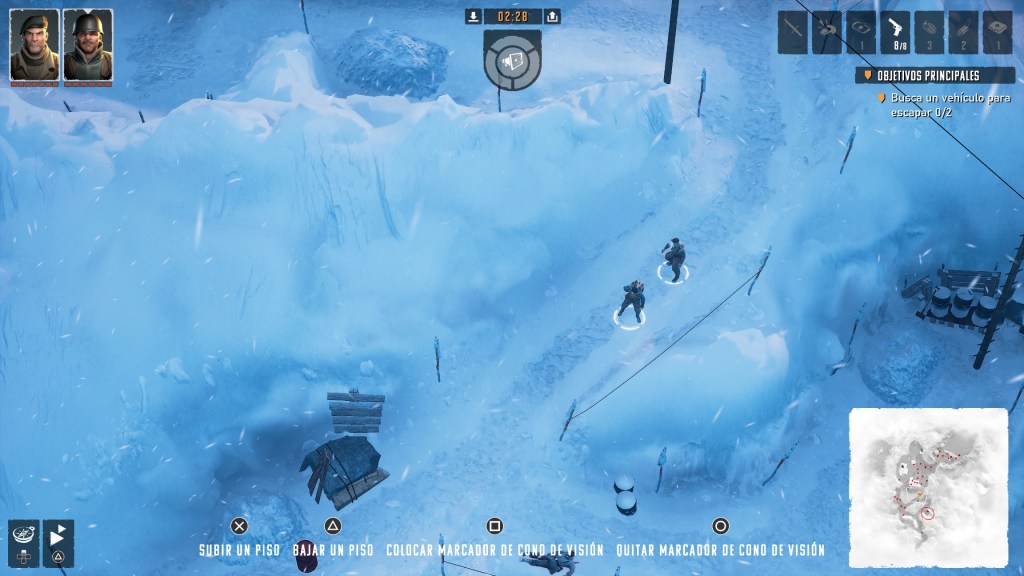Viewport: 1024px width, 576px height.
Task: Use the first aid kit slot
Action: [x=997, y=32]
